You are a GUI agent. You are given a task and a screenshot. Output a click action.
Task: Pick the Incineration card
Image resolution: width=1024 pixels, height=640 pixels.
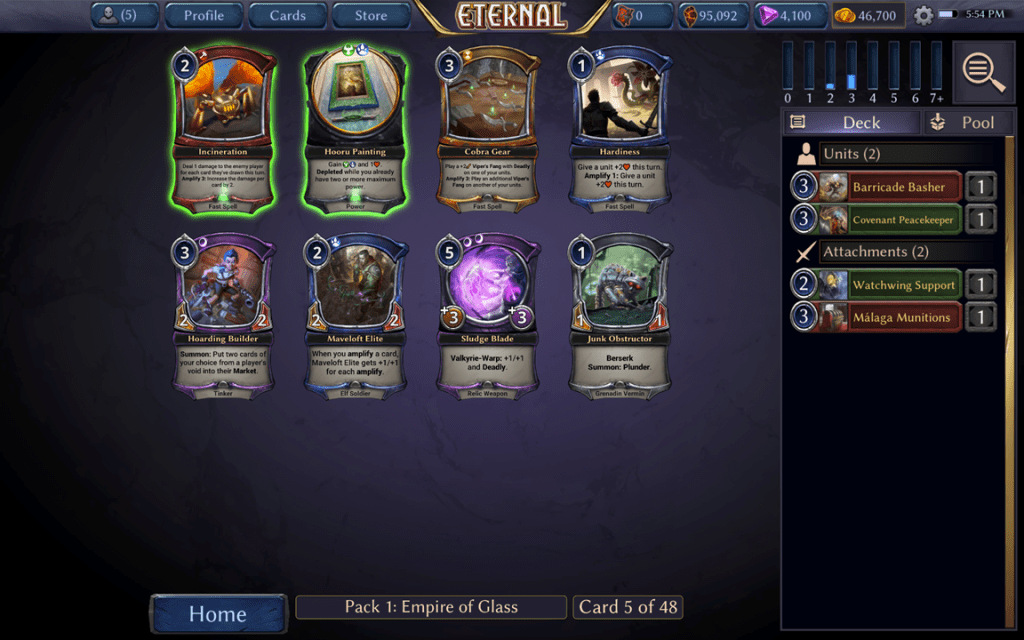pyautogui.click(x=223, y=128)
